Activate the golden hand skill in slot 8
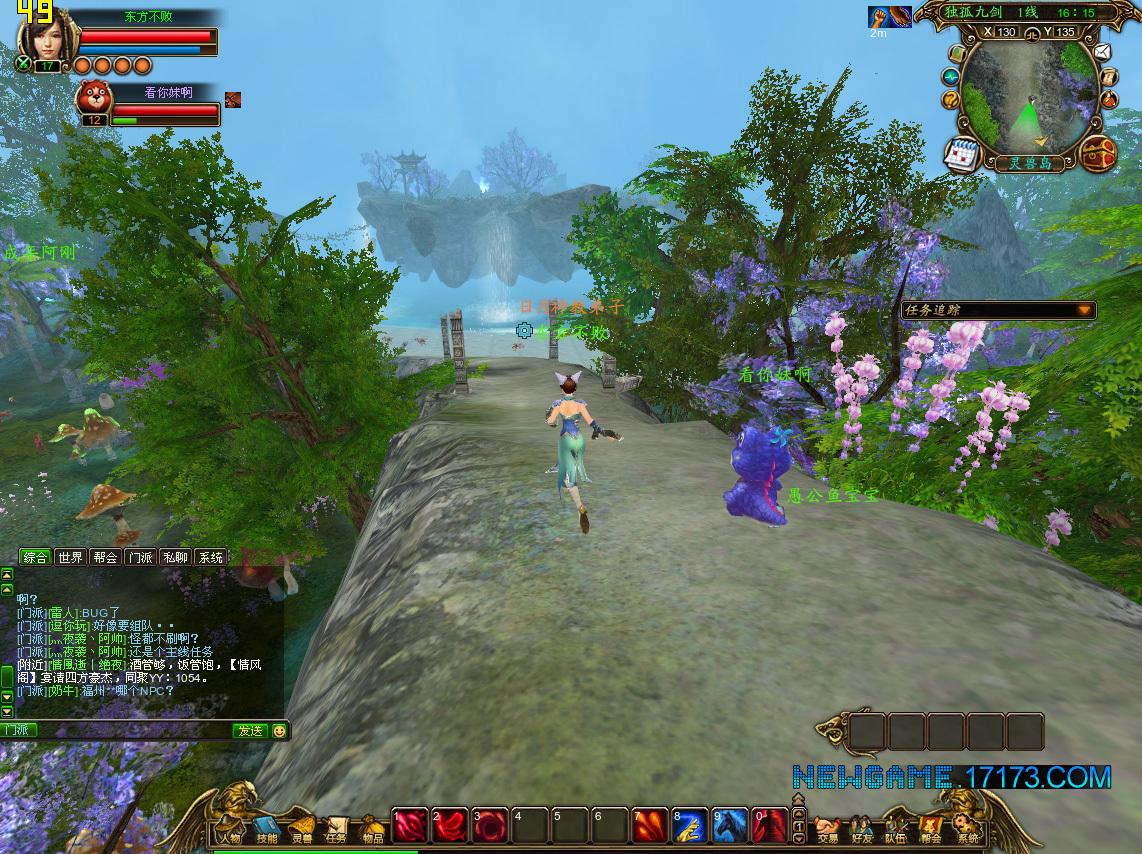 (689, 825)
